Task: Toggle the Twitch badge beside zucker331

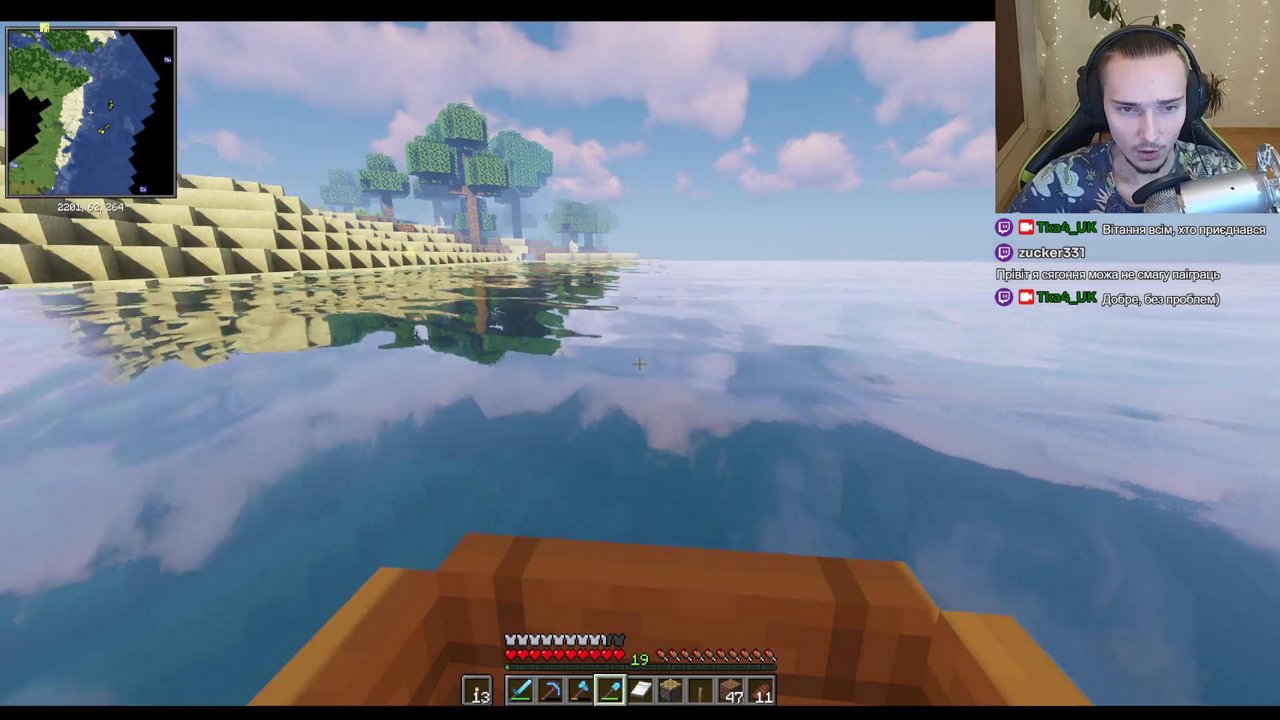Action: pos(1003,252)
